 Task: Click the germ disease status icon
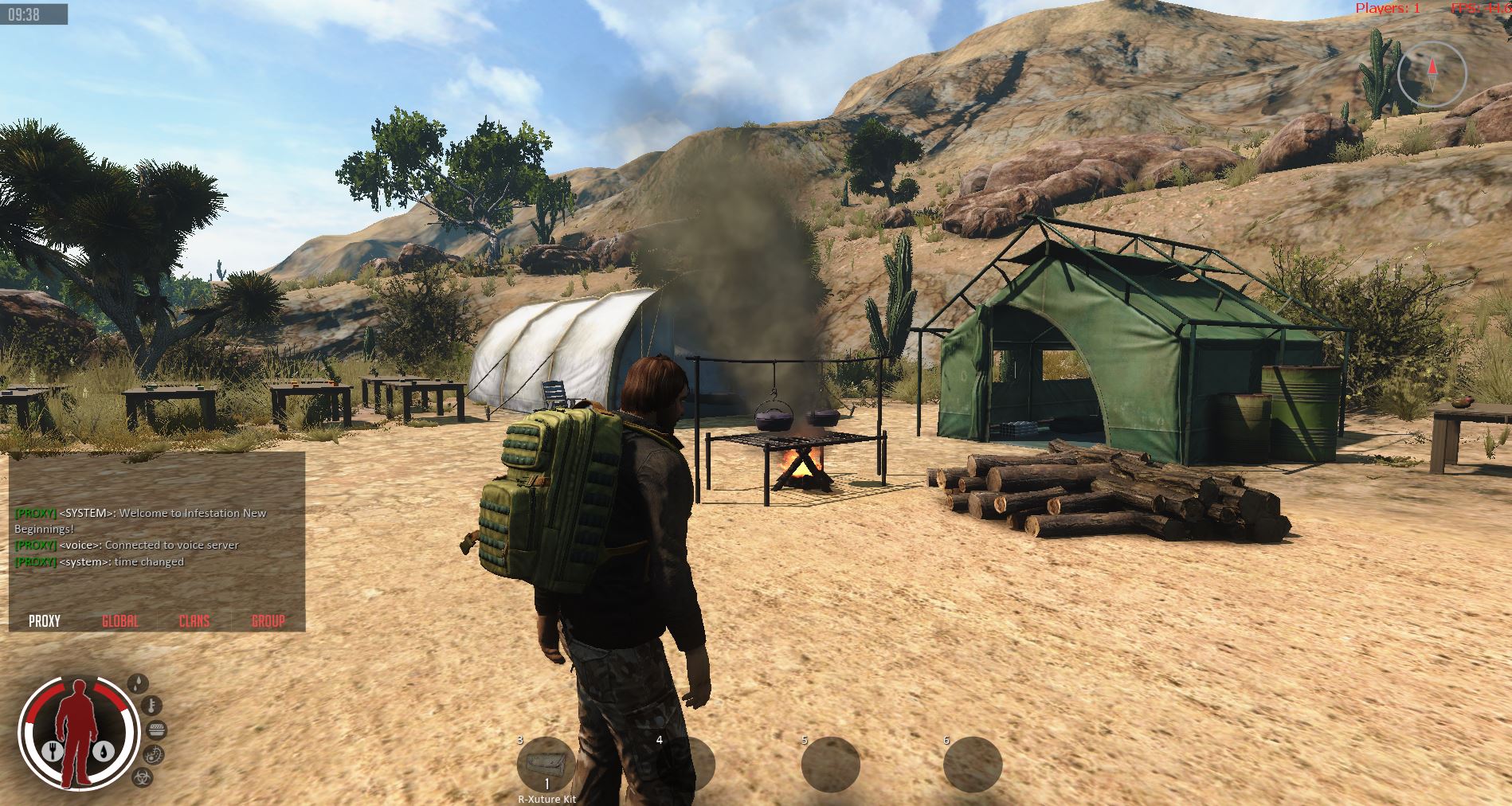[154, 754]
